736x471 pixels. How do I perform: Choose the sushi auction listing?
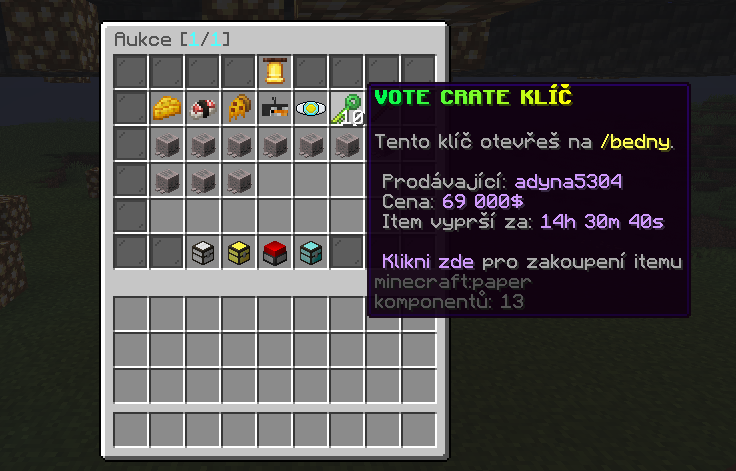[203, 107]
